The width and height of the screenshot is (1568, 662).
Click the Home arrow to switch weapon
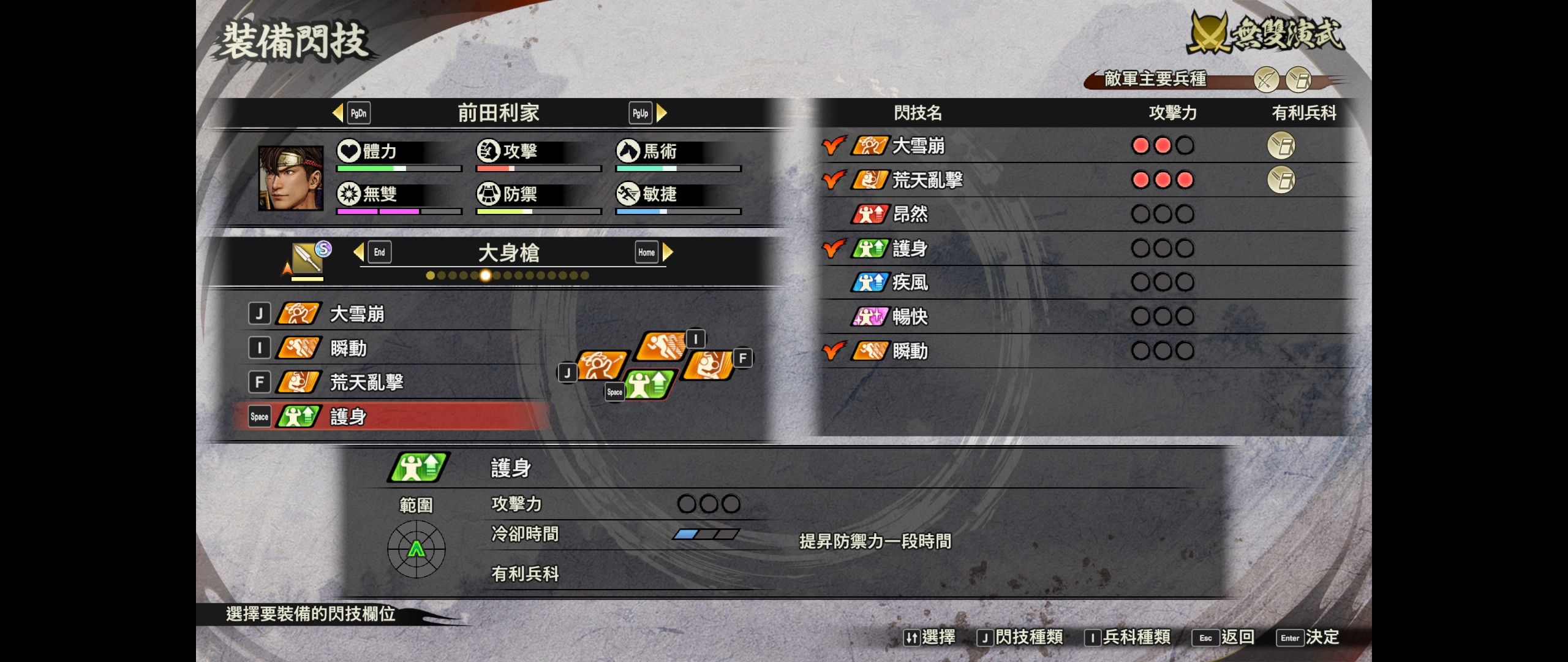coord(669,251)
